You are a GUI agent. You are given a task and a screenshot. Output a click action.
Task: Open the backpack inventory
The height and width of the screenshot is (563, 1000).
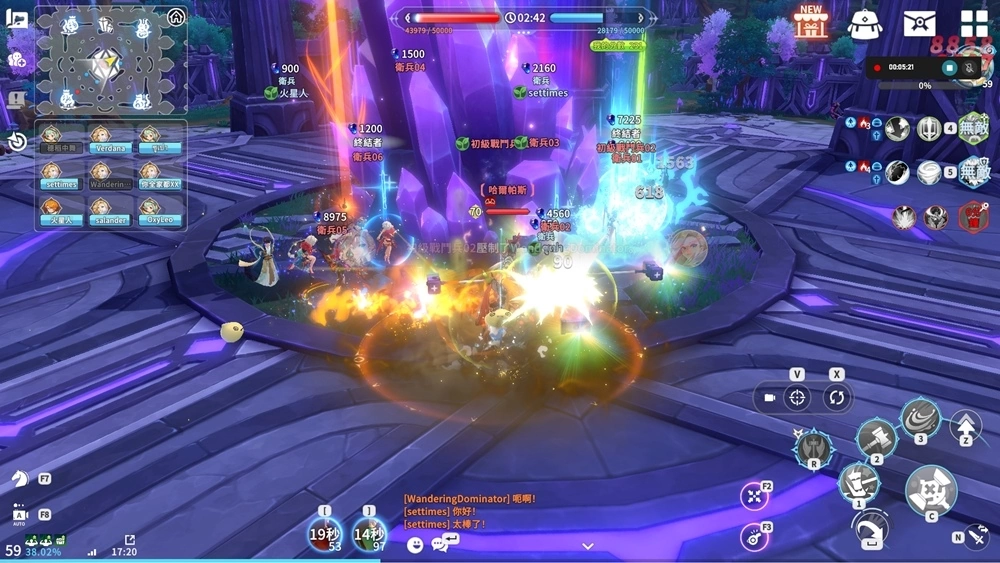coord(864,23)
